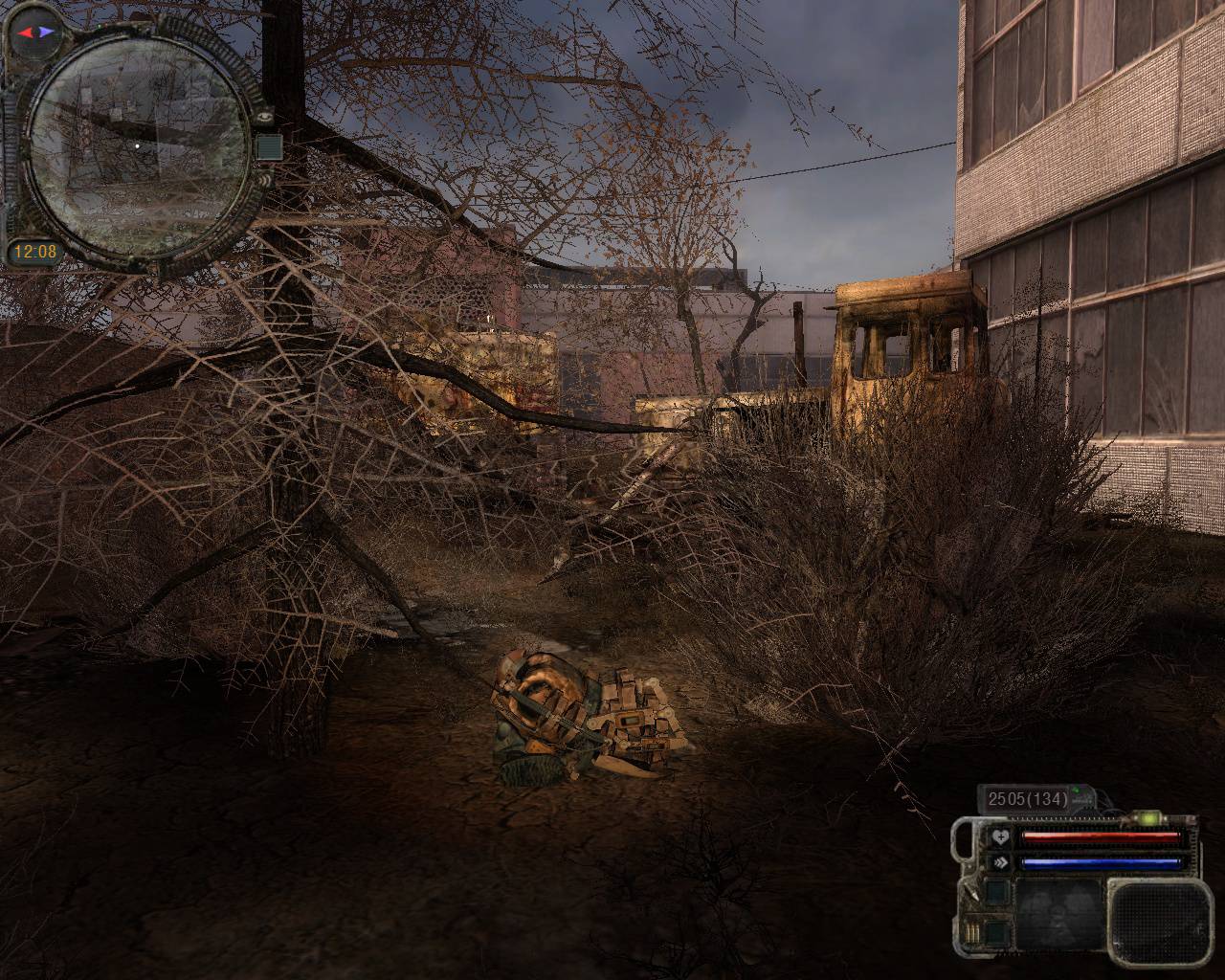1225x980 pixels.
Task: Click the red and blue compass
Action: point(36,32)
